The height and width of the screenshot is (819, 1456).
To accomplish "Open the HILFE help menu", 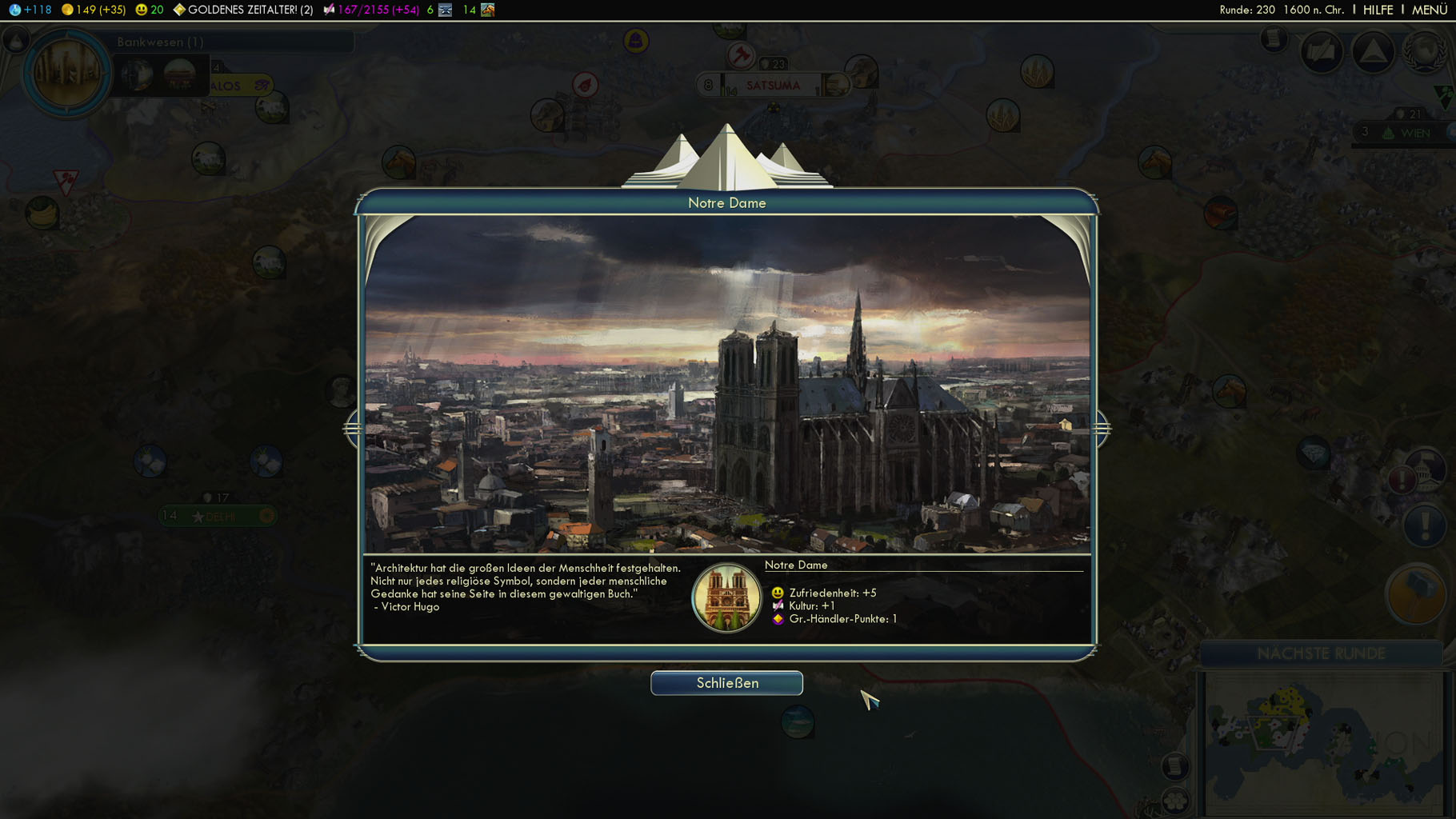I will coord(1378,10).
